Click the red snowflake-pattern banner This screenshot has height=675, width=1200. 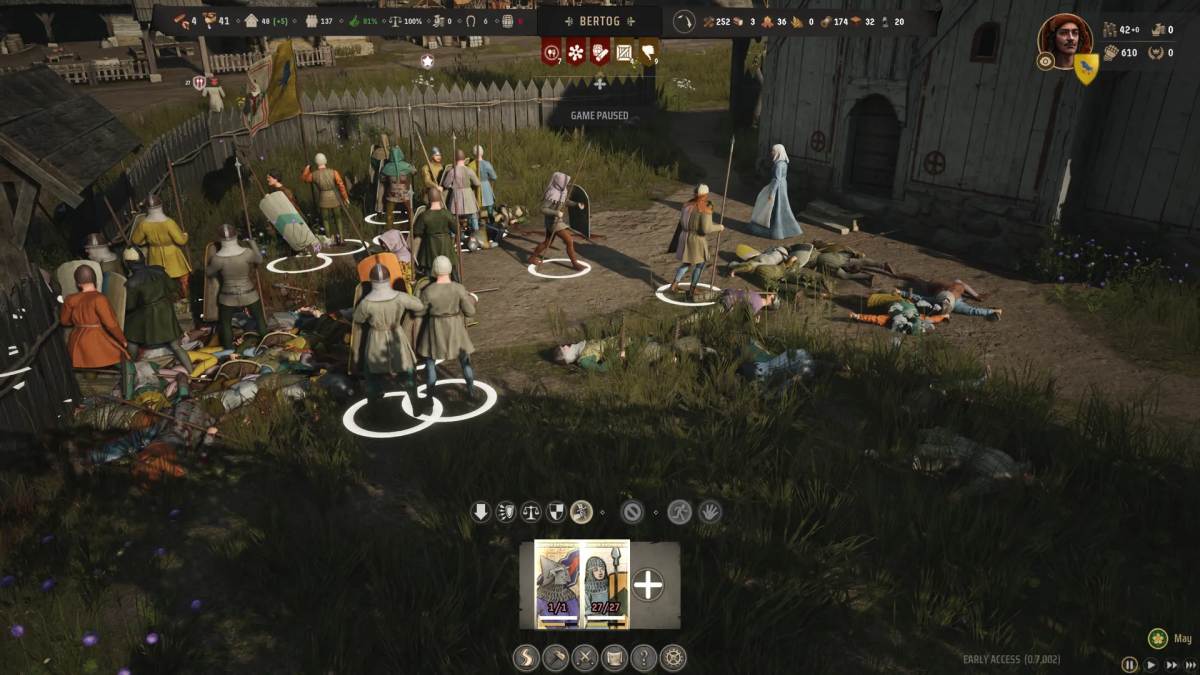click(x=576, y=51)
